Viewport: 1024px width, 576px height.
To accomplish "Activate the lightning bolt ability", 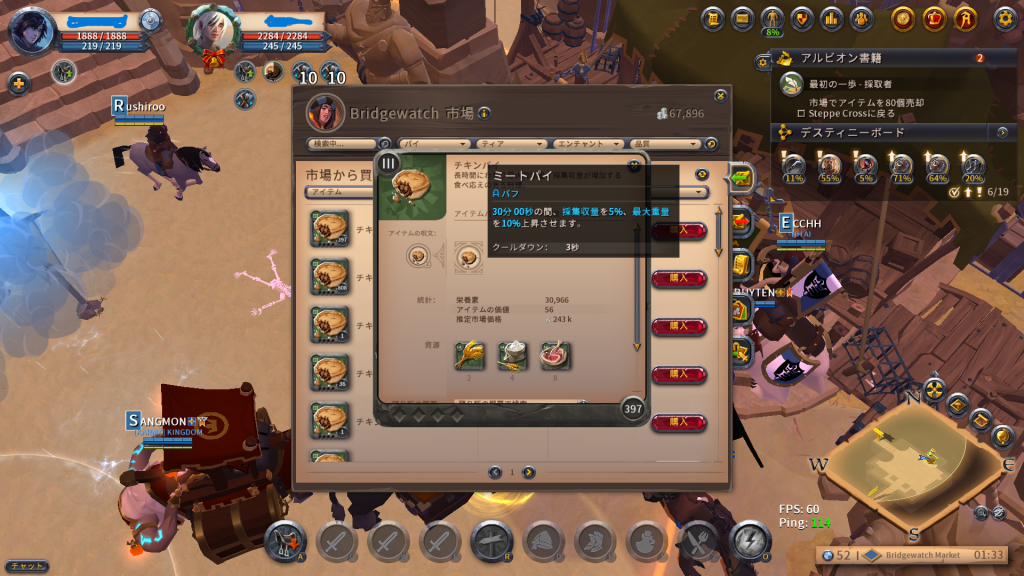I will point(750,541).
